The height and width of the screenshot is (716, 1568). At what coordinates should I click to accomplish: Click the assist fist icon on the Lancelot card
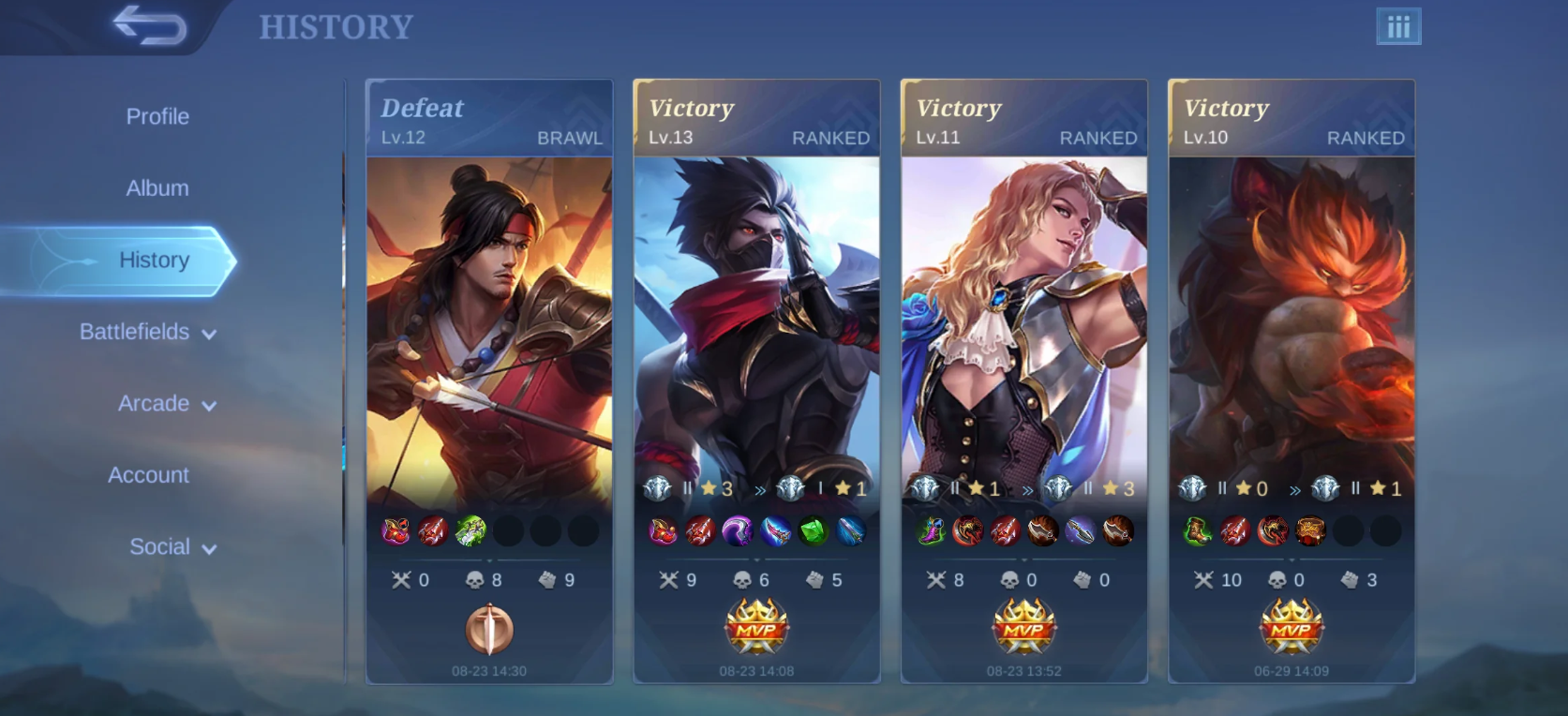1082,579
